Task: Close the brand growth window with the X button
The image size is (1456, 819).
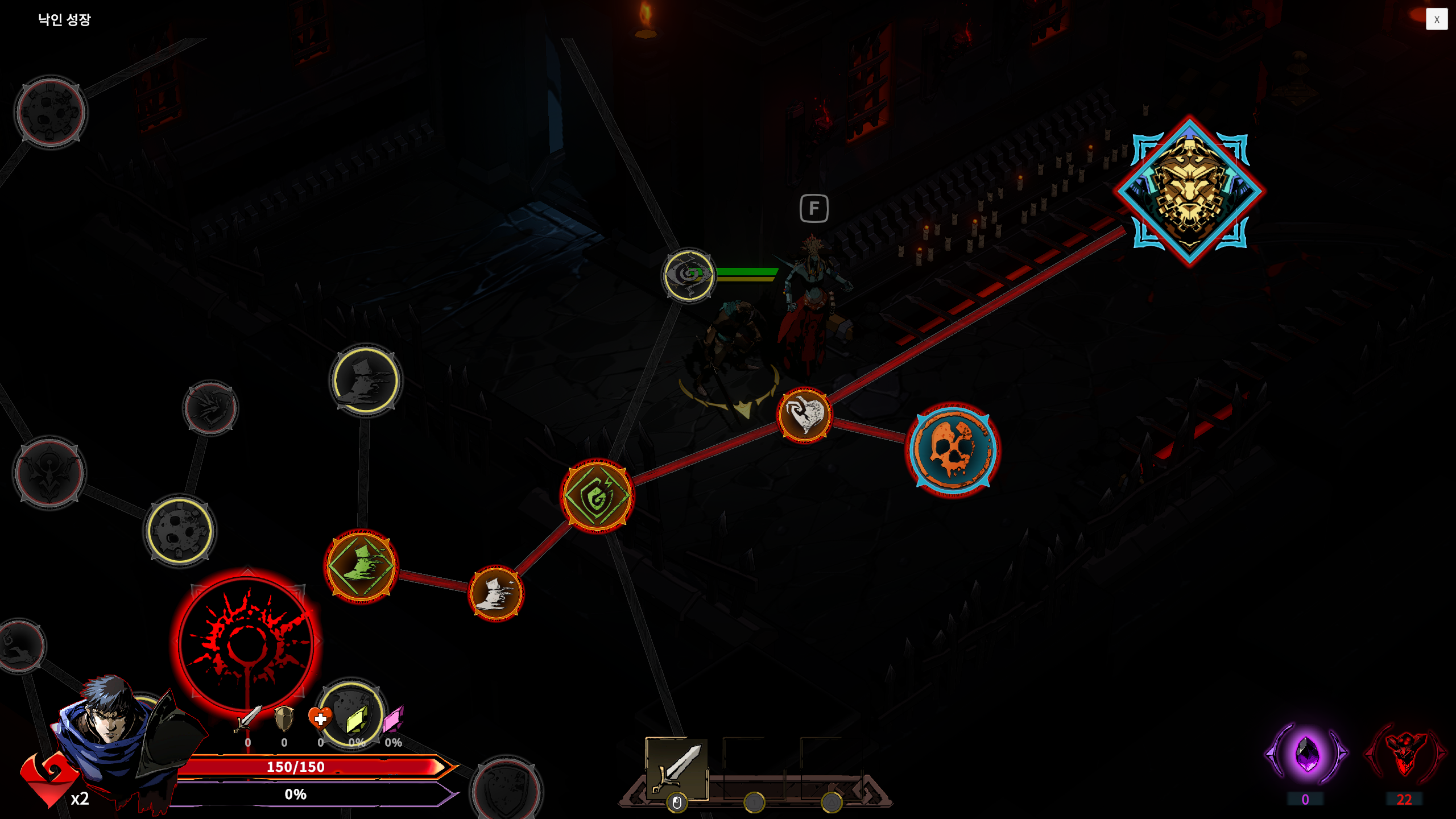Action: pyautogui.click(x=1437, y=19)
